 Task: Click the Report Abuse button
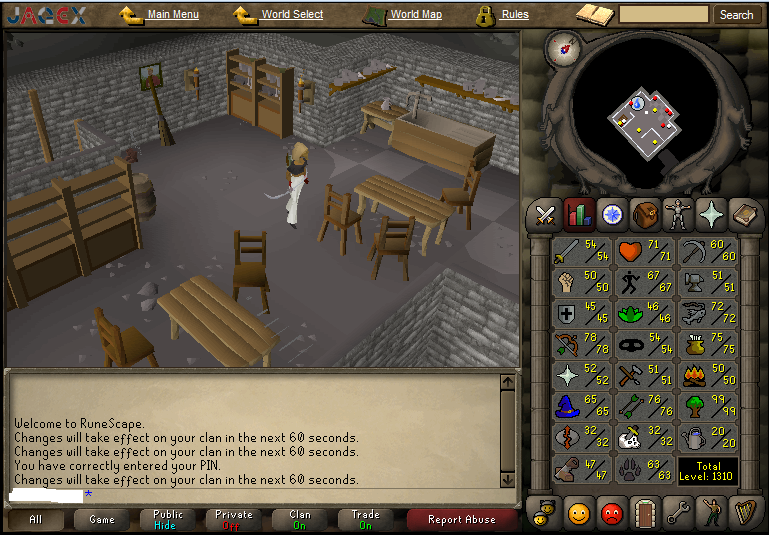pyautogui.click(x=461, y=519)
